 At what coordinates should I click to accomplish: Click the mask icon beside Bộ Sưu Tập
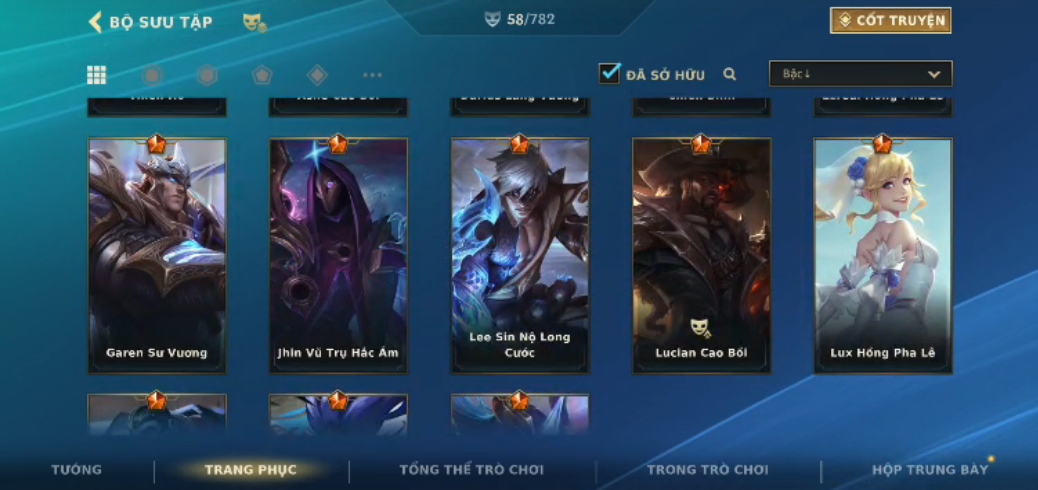click(x=254, y=22)
